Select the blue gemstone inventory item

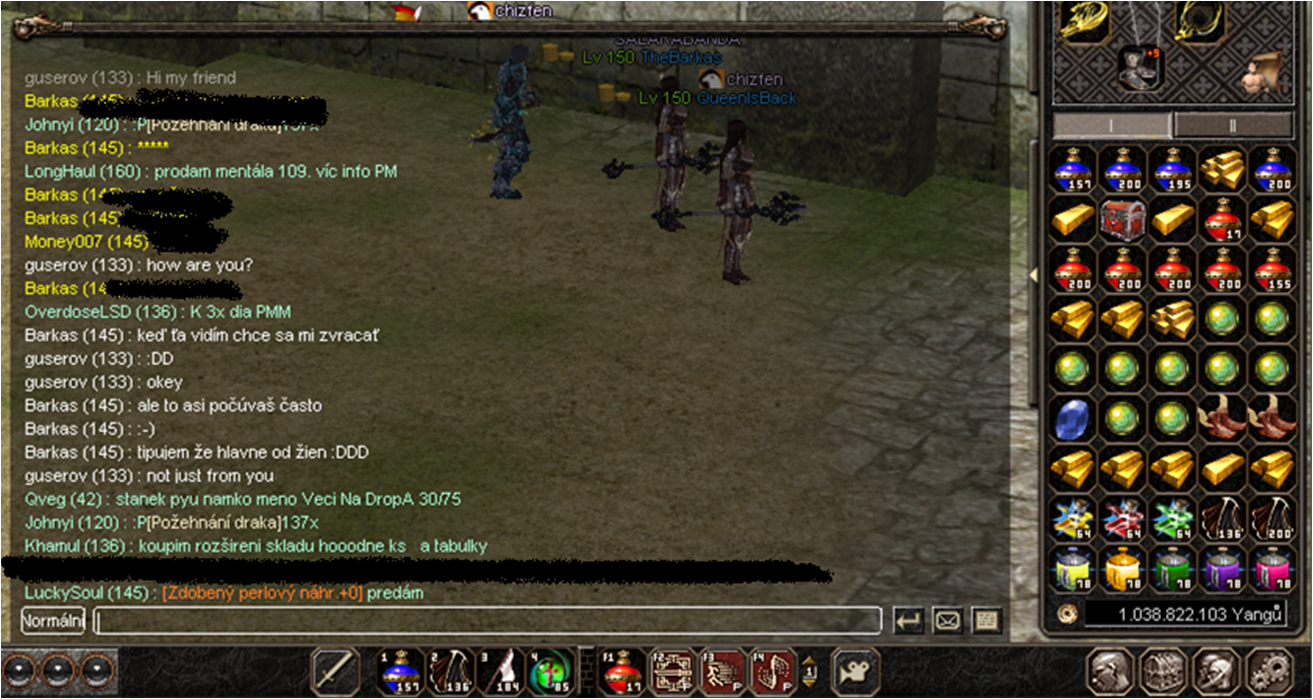(x=1075, y=417)
